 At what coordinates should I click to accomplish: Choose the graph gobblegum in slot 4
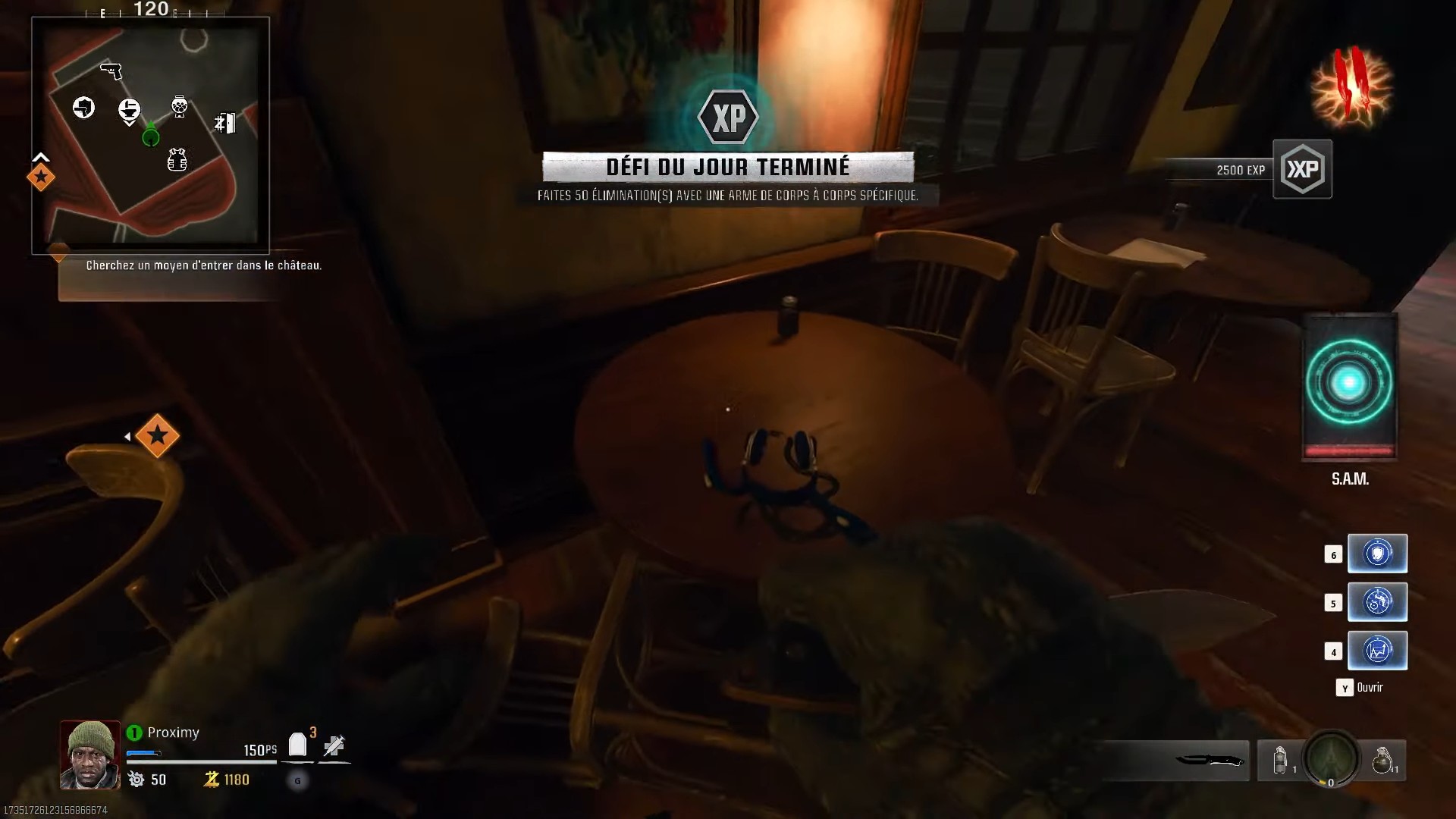pyautogui.click(x=1378, y=651)
